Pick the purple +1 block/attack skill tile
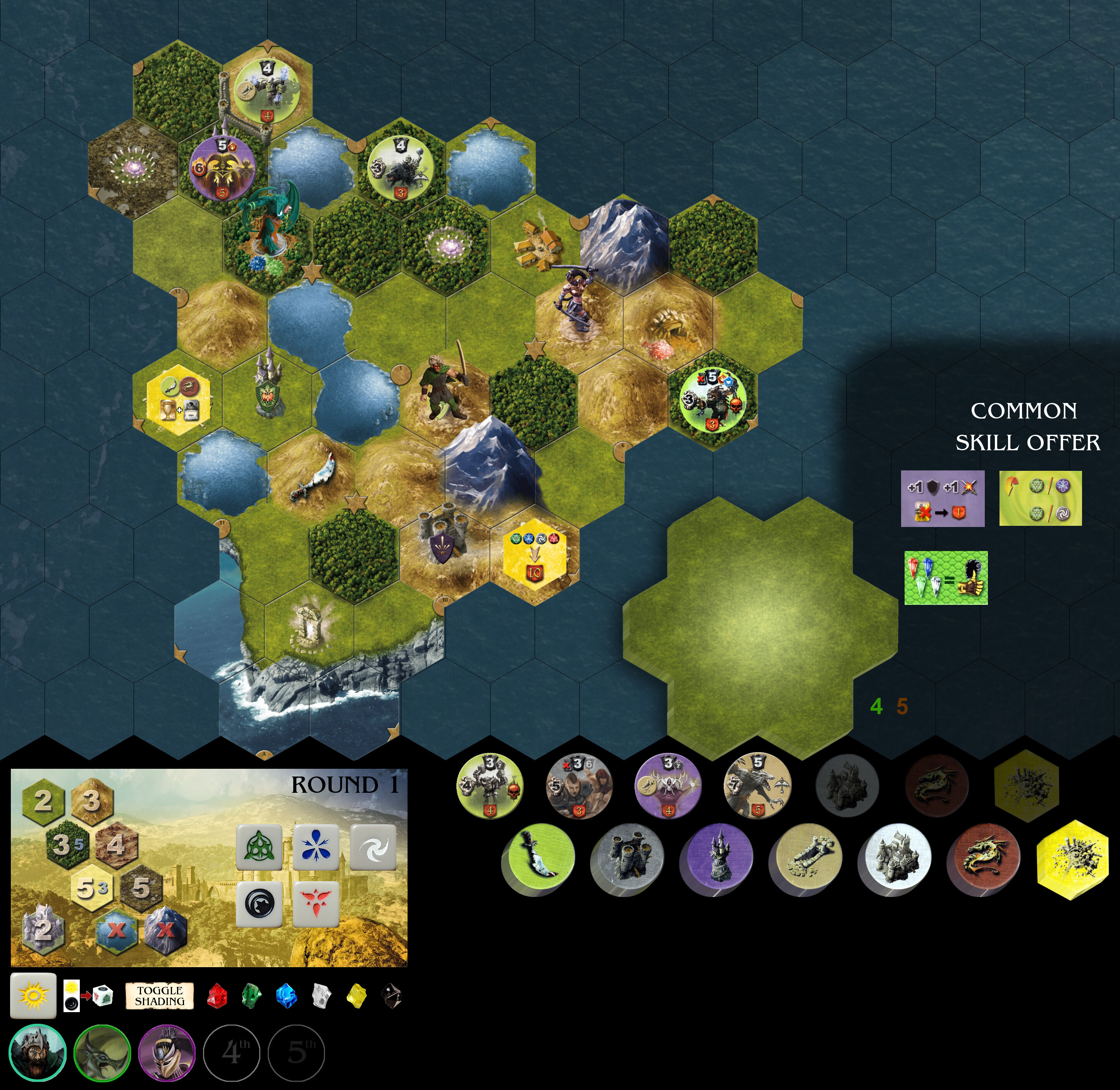 pos(942,498)
